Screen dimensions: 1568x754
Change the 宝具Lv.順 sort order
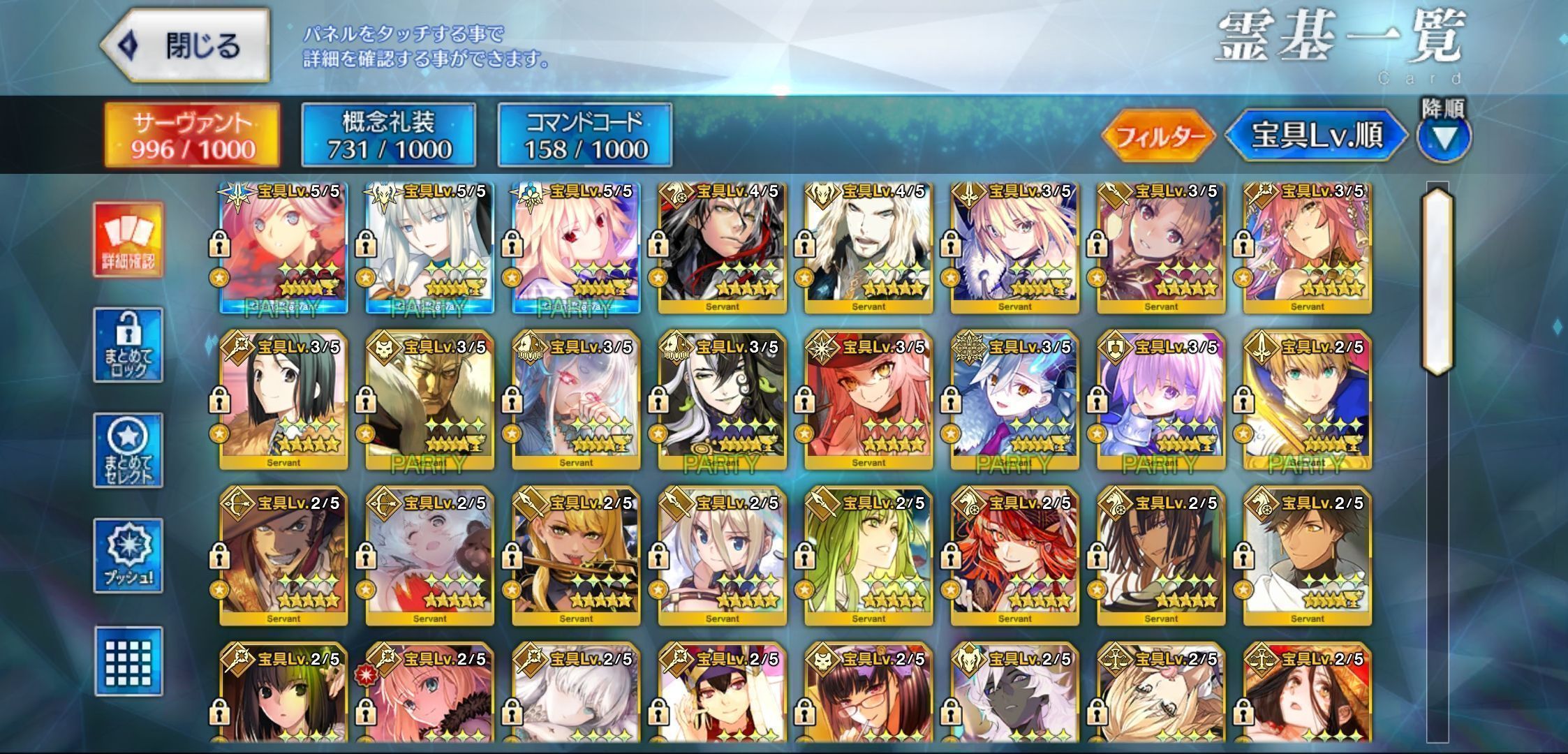1316,135
